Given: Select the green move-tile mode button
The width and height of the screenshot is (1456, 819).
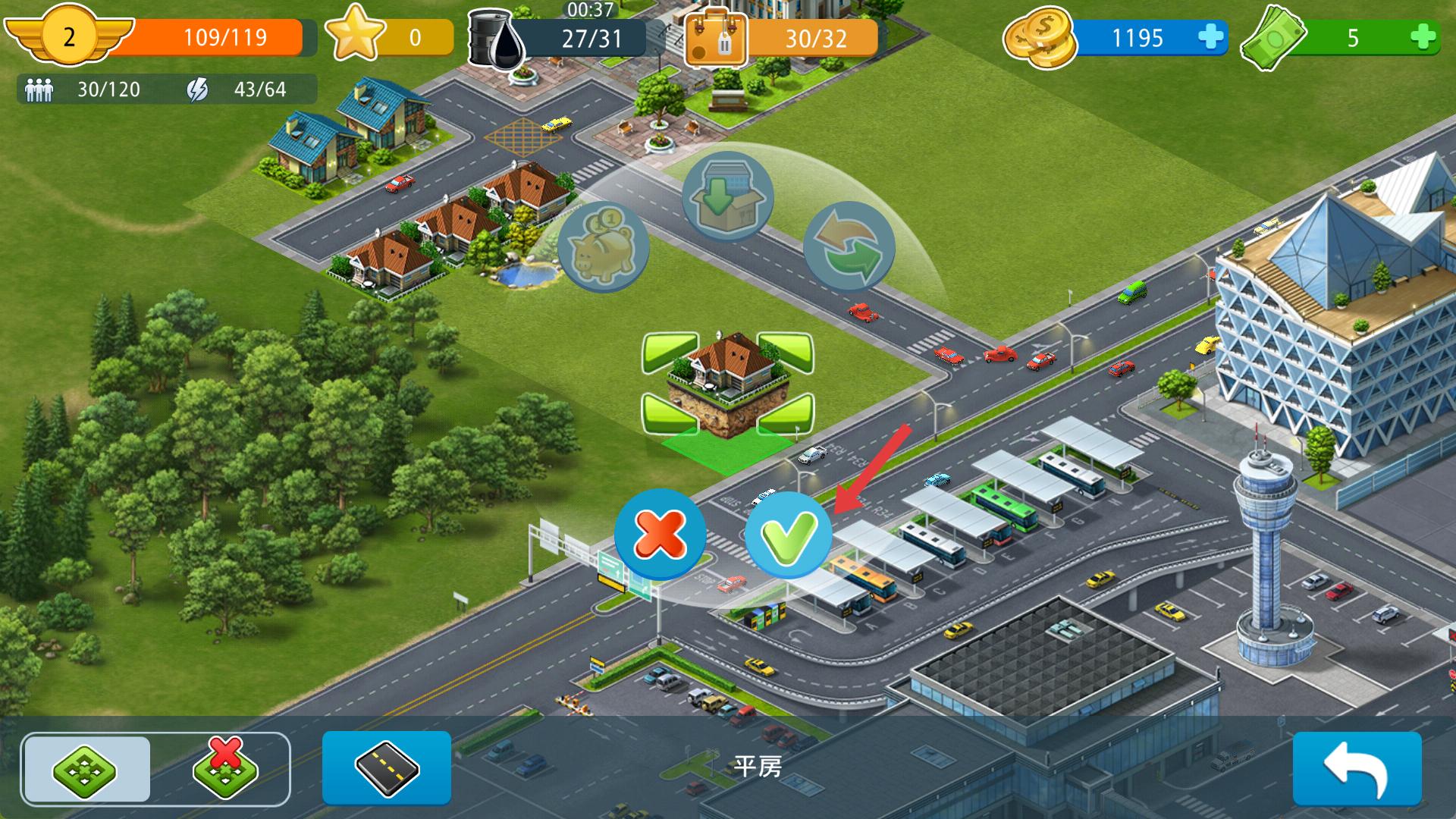Looking at the screenshot, I should click(x=86, y=770).
